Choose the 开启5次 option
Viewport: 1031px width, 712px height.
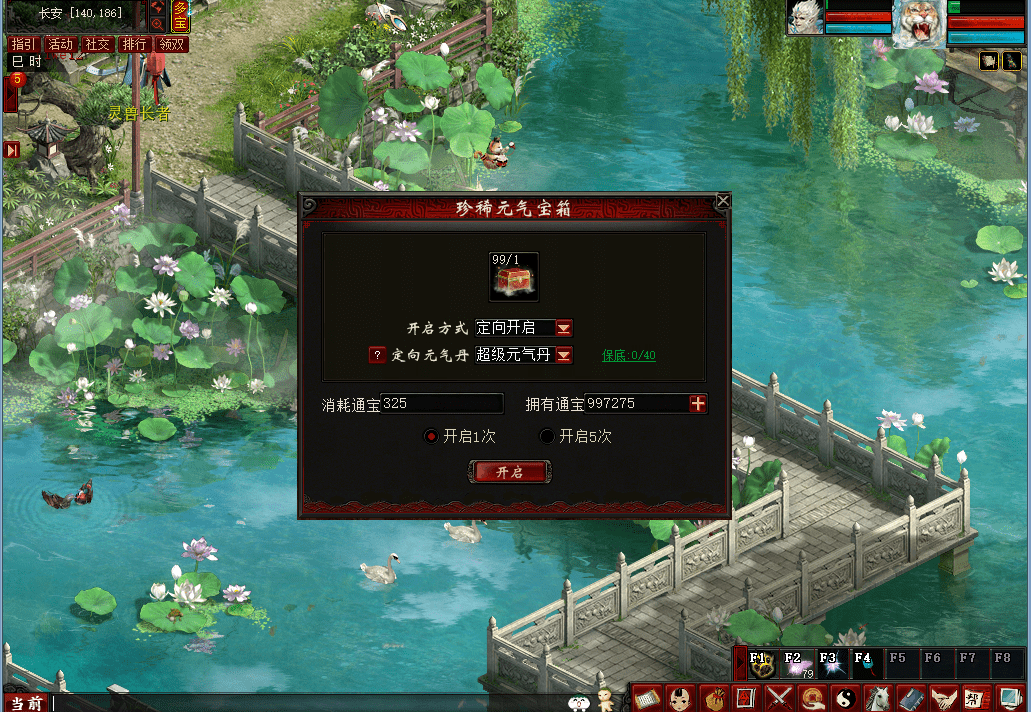click(x=547, y=436)
